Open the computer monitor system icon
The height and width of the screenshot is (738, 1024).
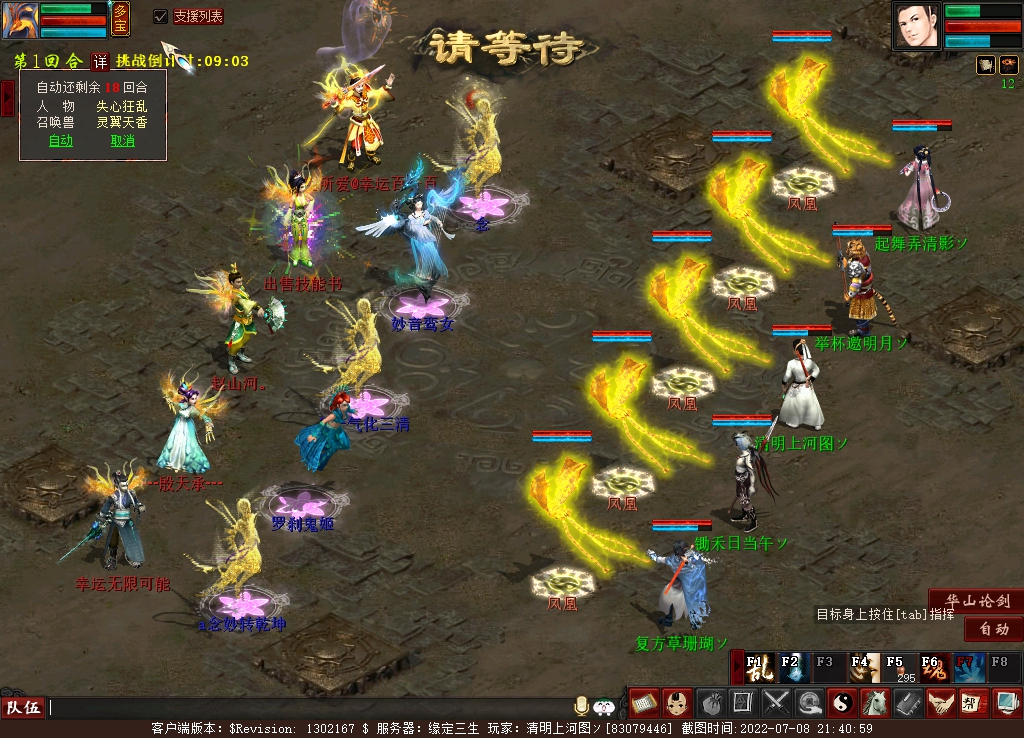pyautogui.click(x=1006, y=703)
